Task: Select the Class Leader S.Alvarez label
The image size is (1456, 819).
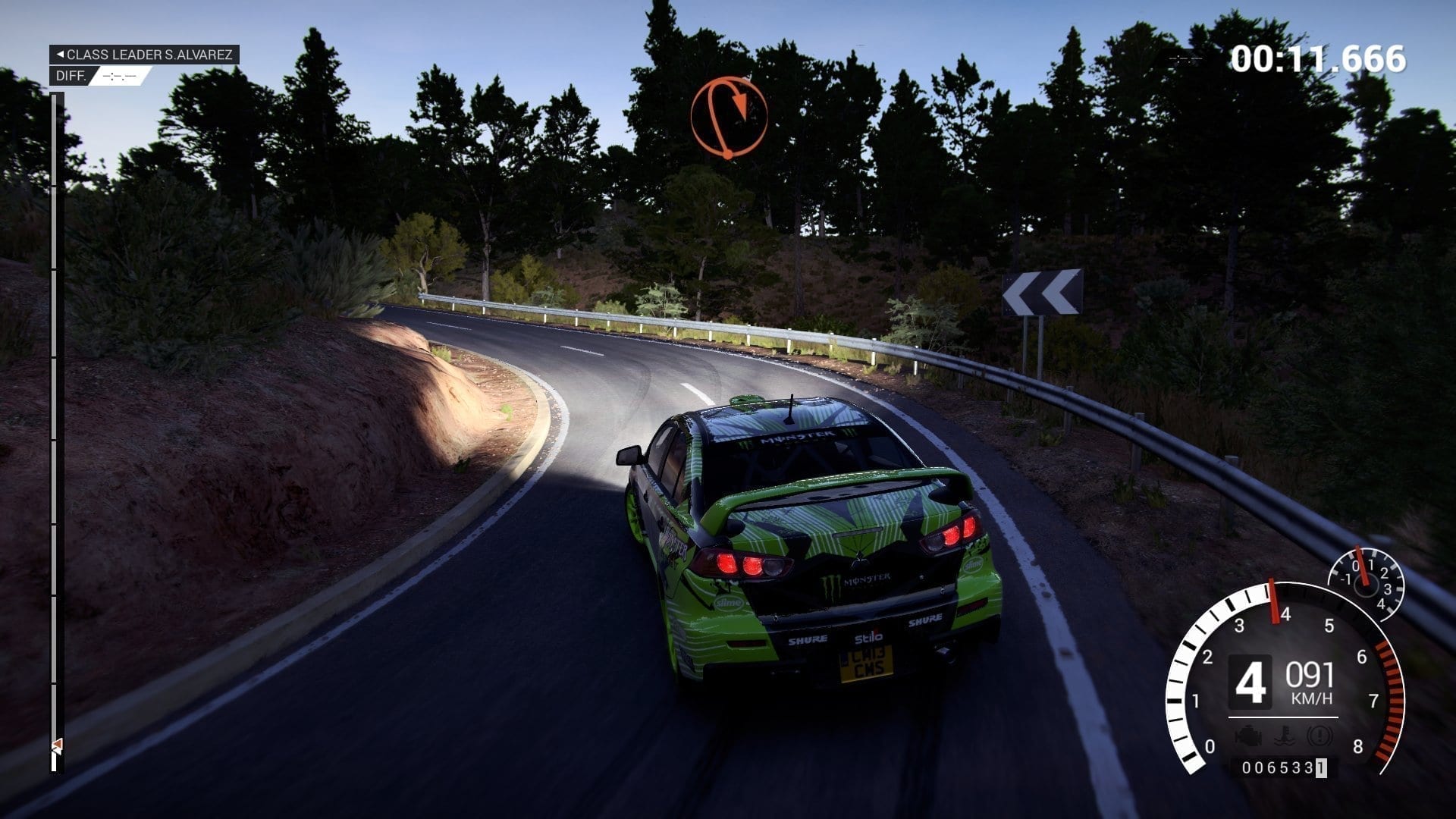Action: 144,55
